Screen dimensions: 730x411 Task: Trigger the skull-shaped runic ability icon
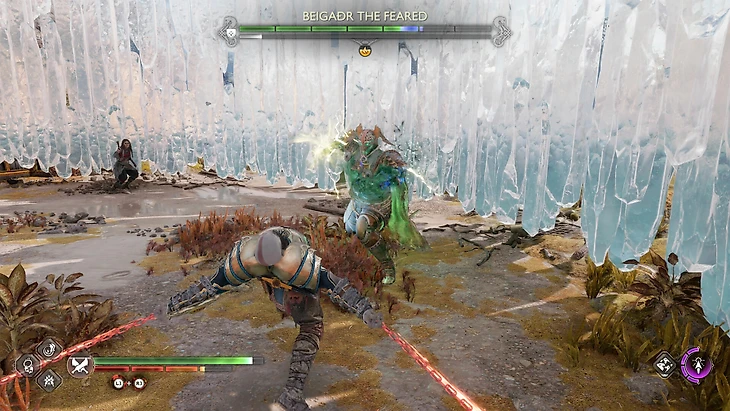pyautogui.click(x=28, y=365)
